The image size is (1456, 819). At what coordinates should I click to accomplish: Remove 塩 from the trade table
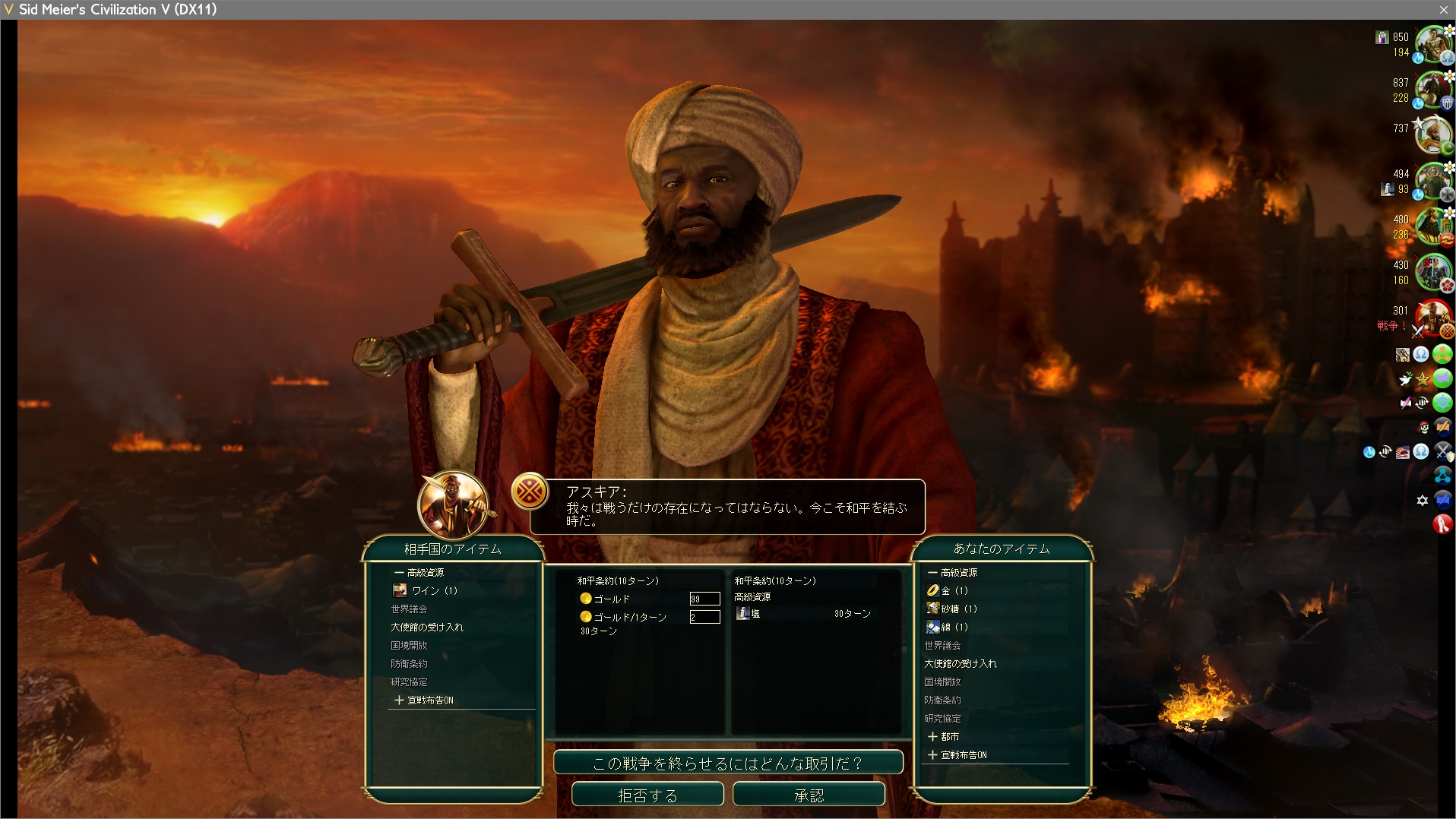click(x=756, y=614)
